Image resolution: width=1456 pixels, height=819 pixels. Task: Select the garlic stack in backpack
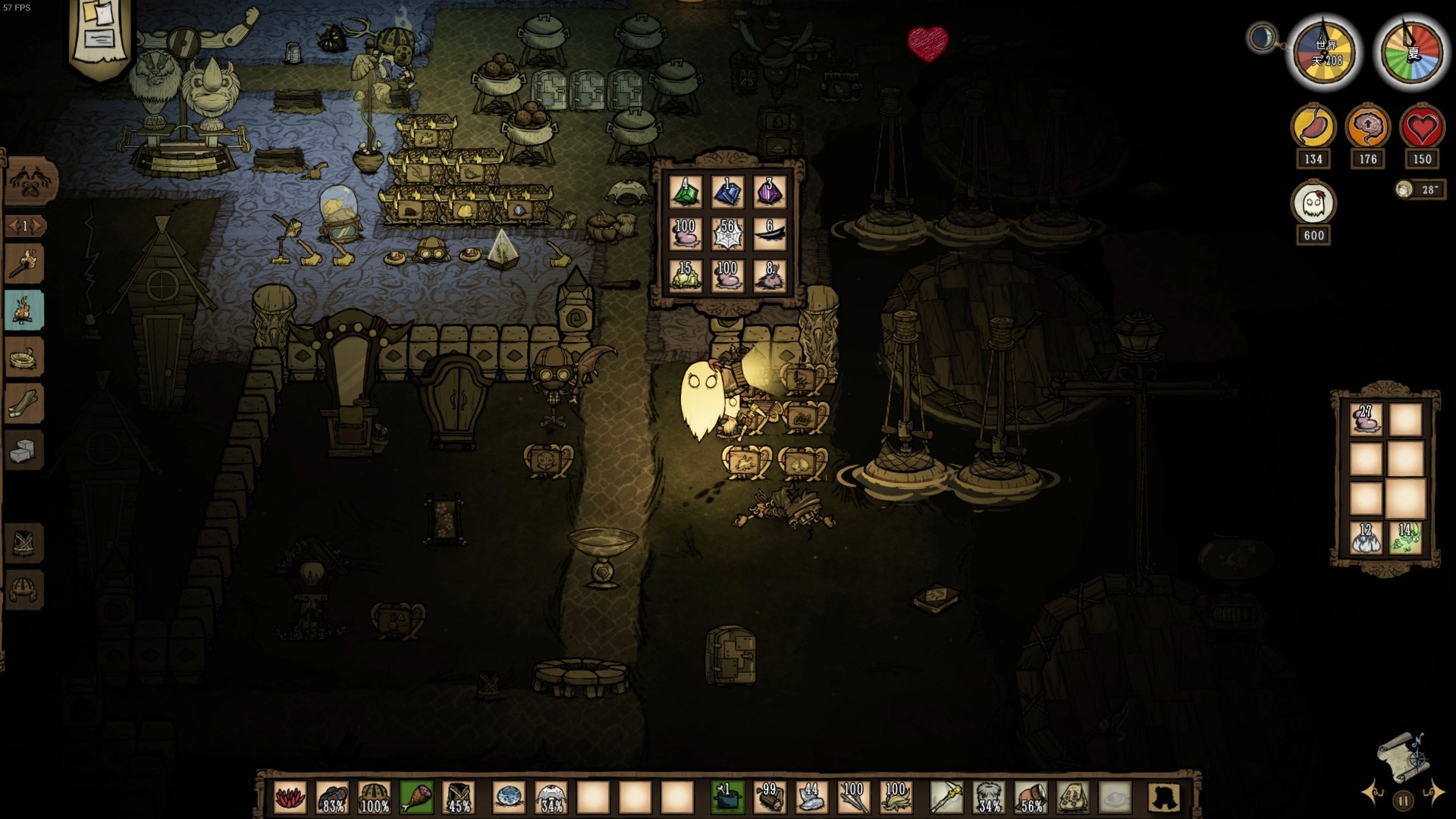click(1366, 538)
